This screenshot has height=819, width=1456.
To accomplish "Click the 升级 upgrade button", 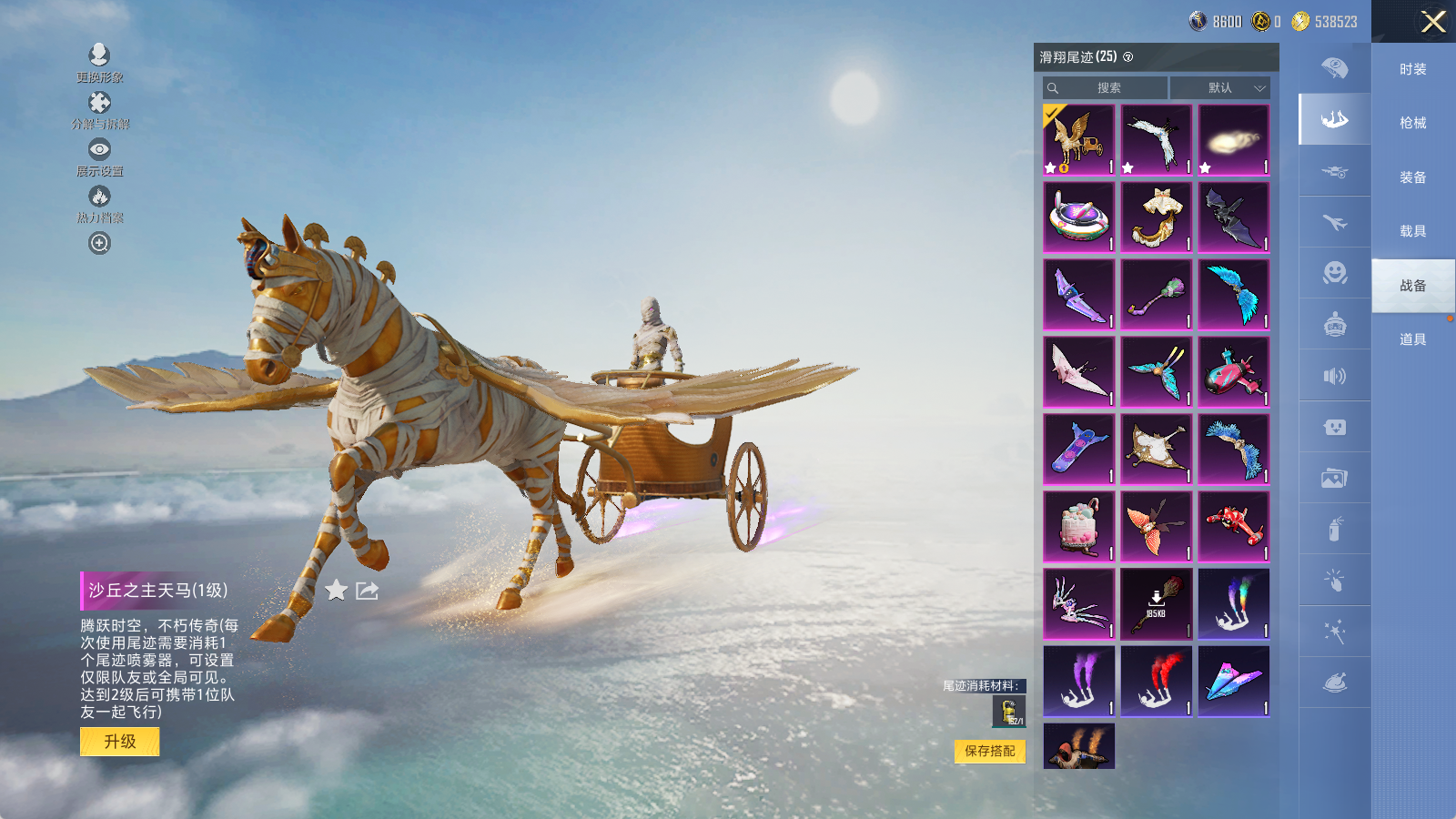I will coord(120,742).
